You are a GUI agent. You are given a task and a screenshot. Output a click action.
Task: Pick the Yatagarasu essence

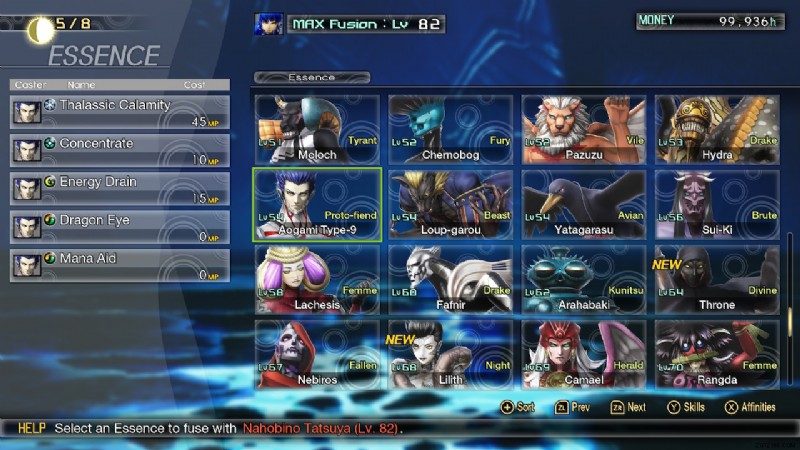coord(584,204)
